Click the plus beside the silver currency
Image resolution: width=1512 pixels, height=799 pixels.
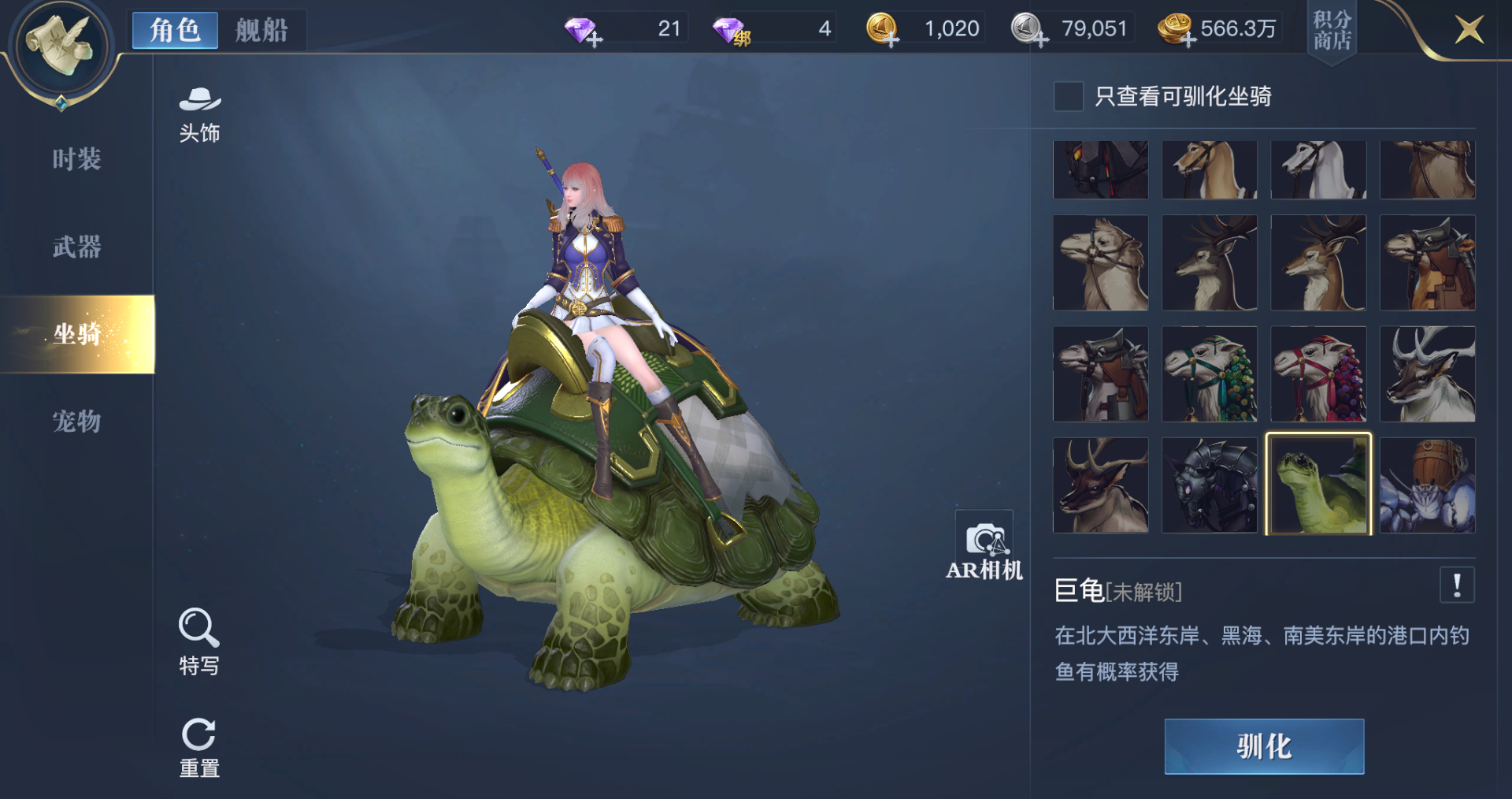click(1039, 37)
